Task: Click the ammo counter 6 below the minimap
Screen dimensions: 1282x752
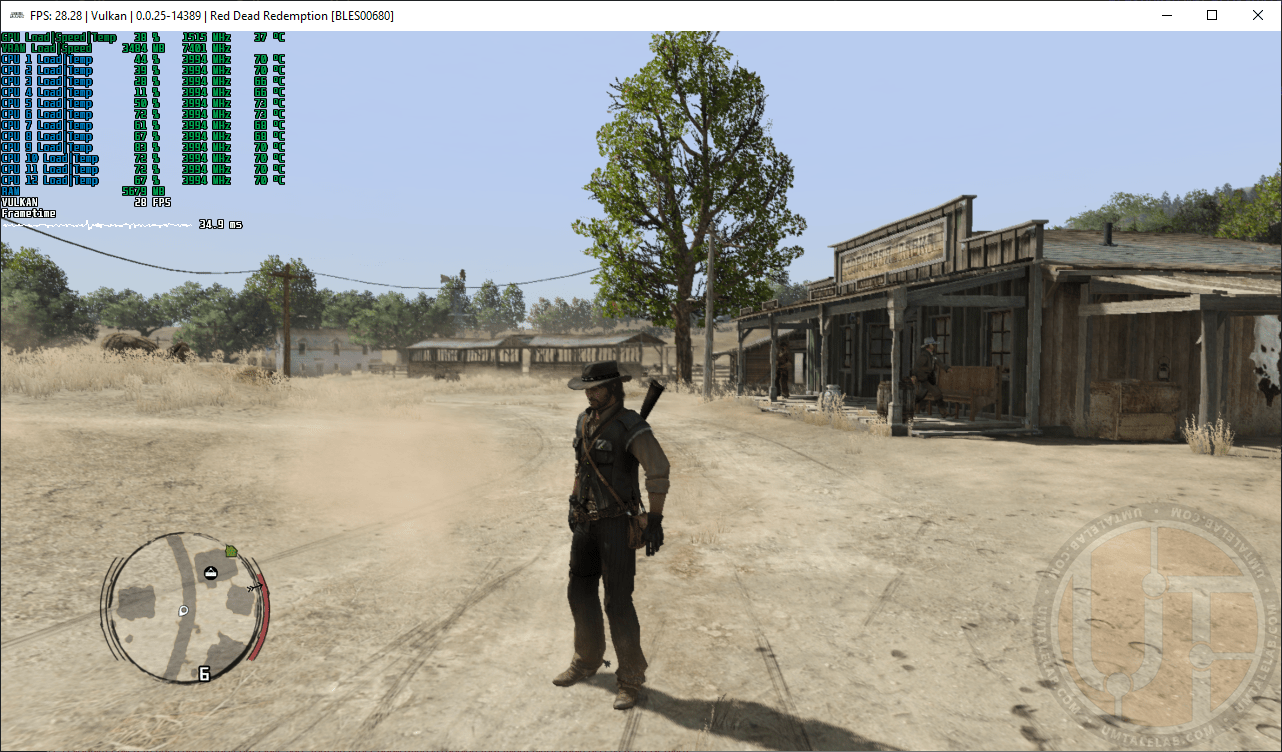Action: [x=204, y=673]
